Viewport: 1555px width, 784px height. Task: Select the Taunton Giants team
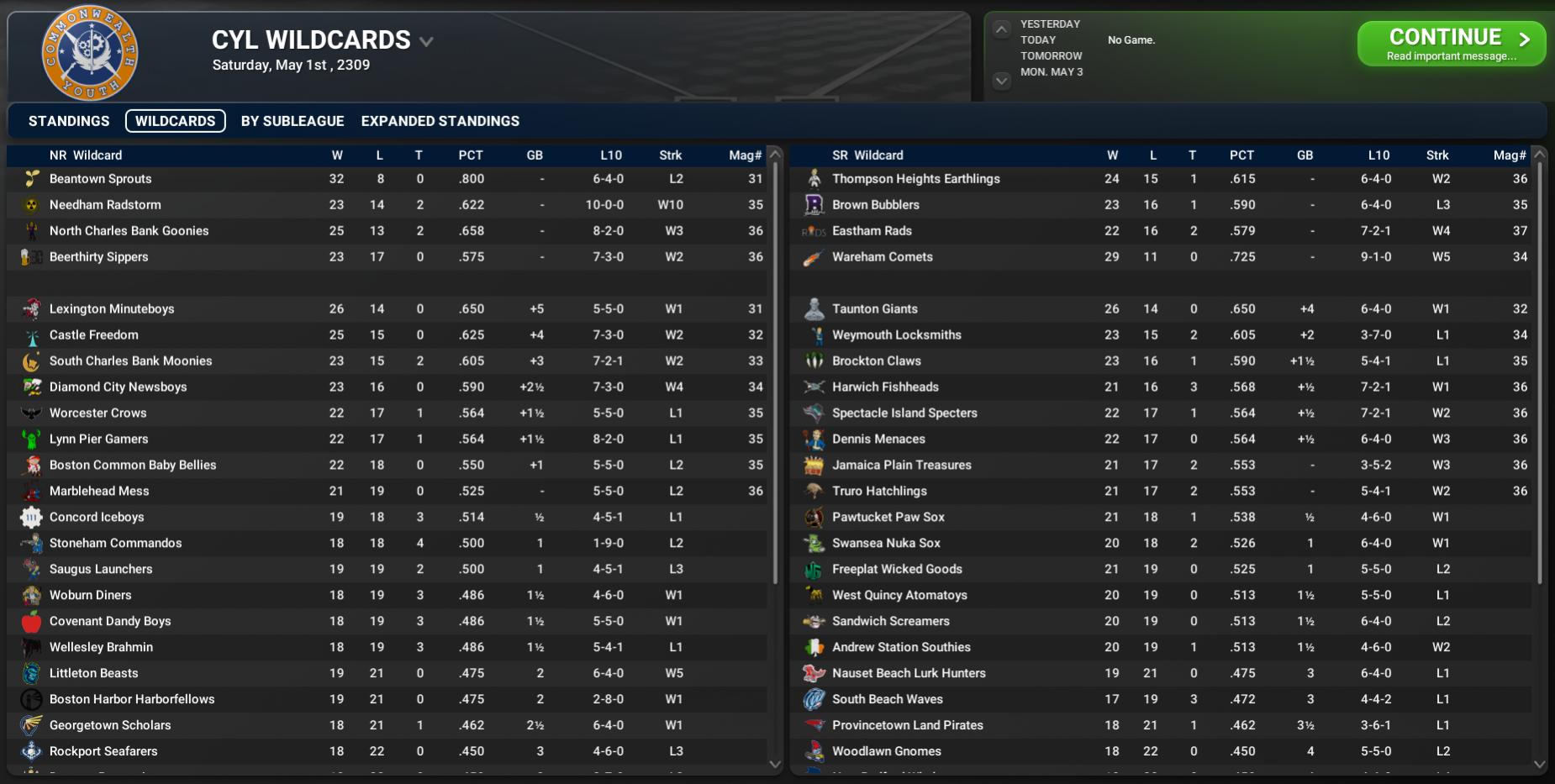point(875,309)
